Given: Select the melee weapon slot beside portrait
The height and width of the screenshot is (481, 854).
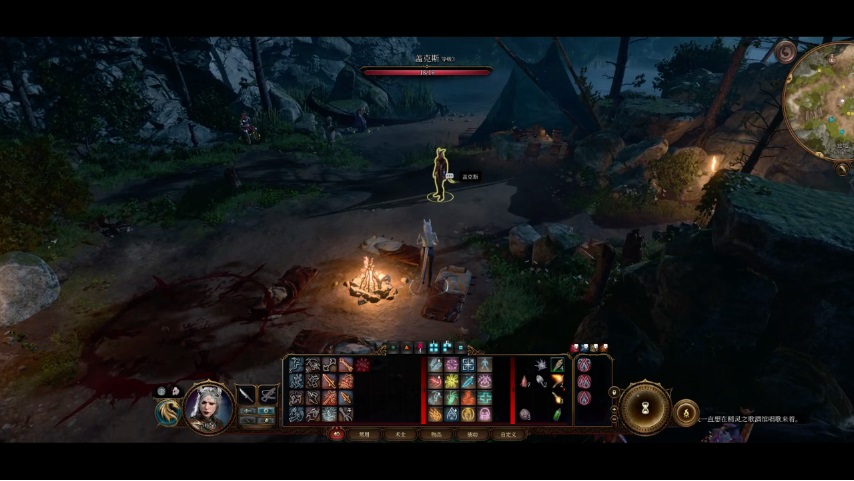Looking at the screenshot, I should pyautogui.click(x=246, y=394).
